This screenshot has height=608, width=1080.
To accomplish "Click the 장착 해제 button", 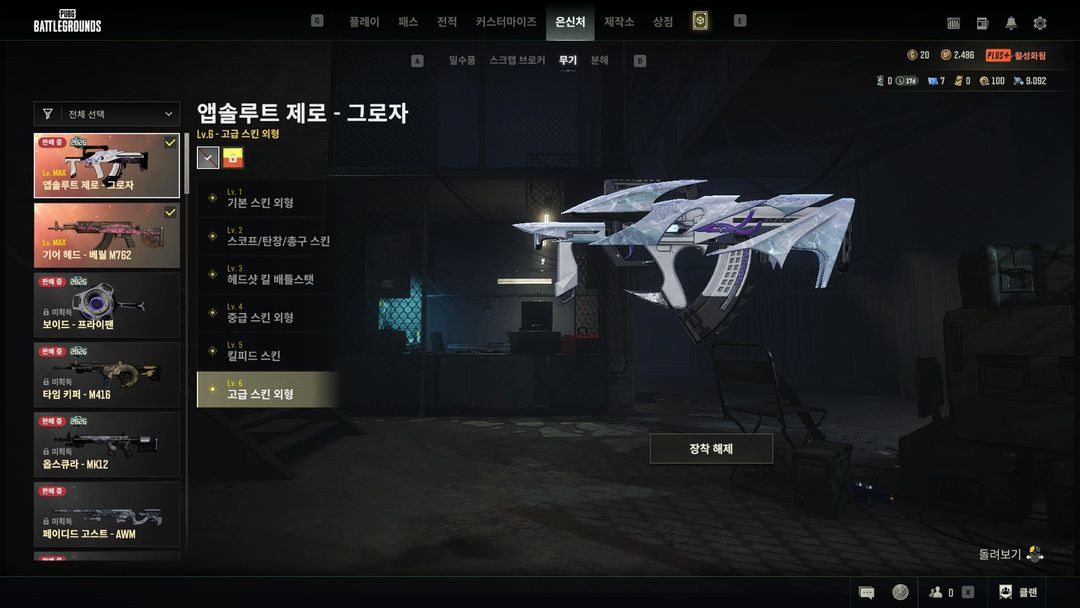I will click(x=711, y=449).
